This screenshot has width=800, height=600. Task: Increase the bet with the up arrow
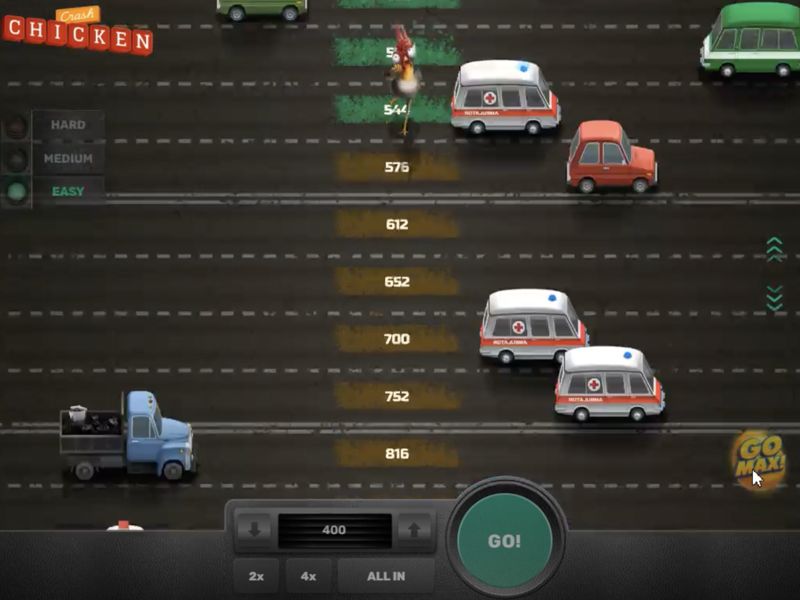[413, 530]
